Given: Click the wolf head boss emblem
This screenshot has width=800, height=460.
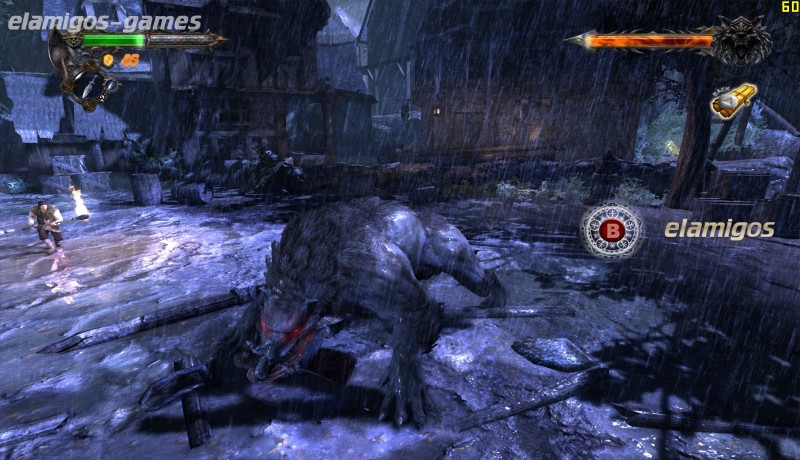Looking at the screenshot, I should 744,41.
